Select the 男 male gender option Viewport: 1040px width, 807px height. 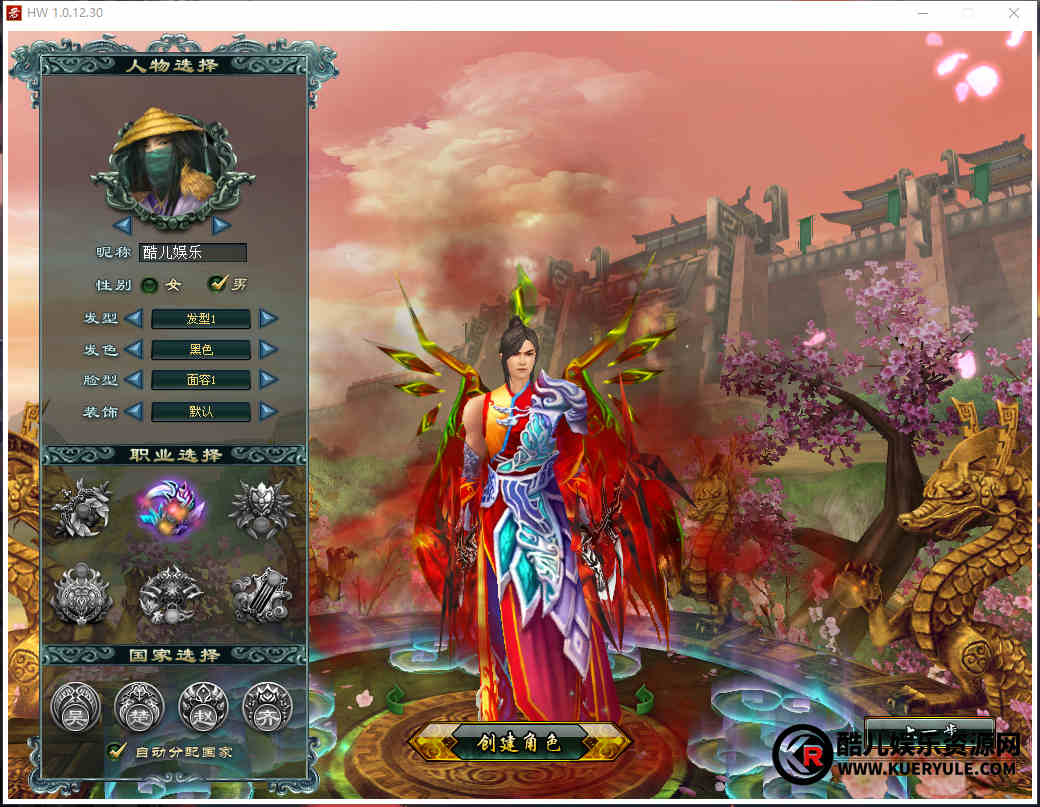(x=216, y=284)
